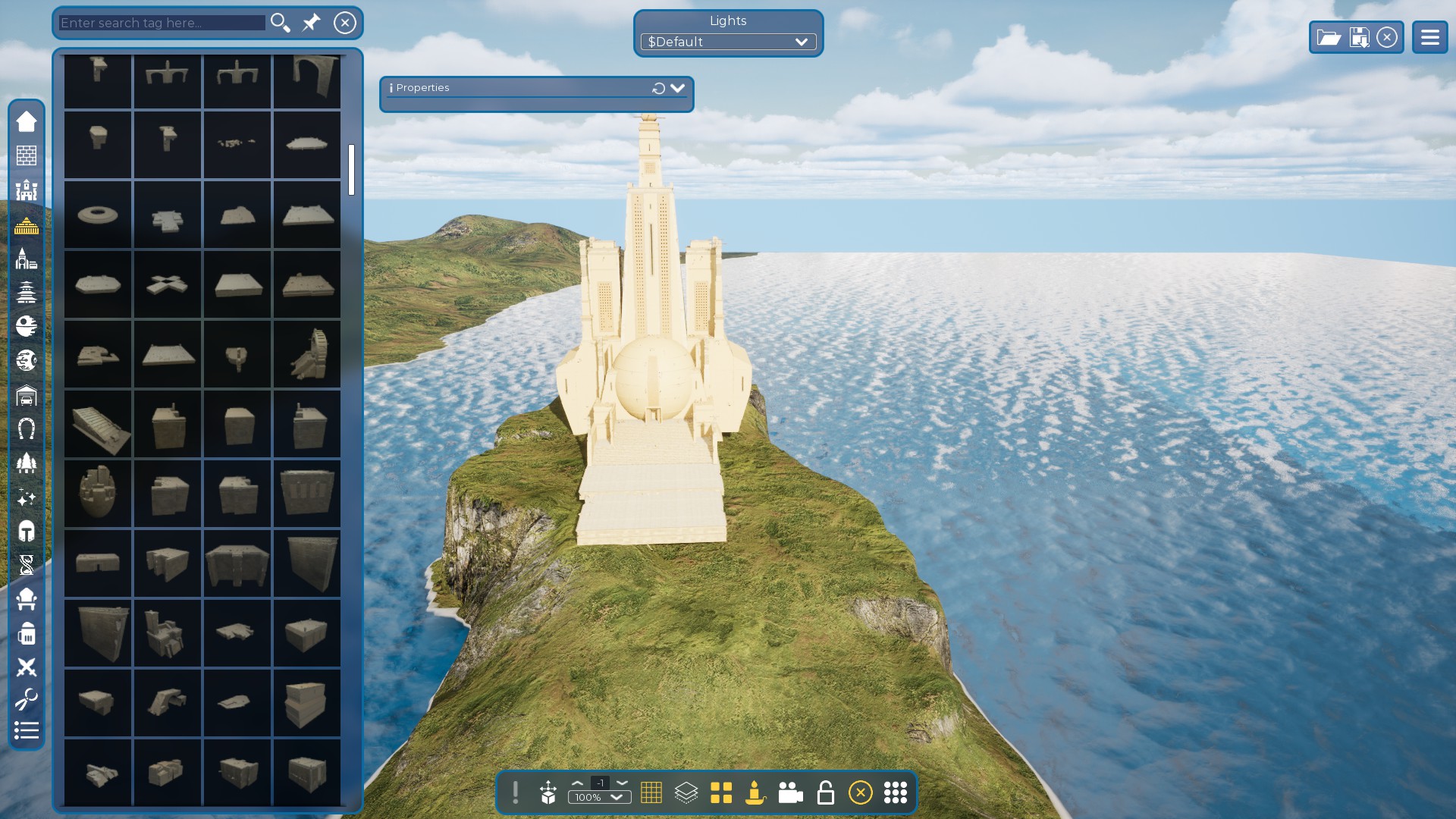Close the asset search bar

click(345, 23)
